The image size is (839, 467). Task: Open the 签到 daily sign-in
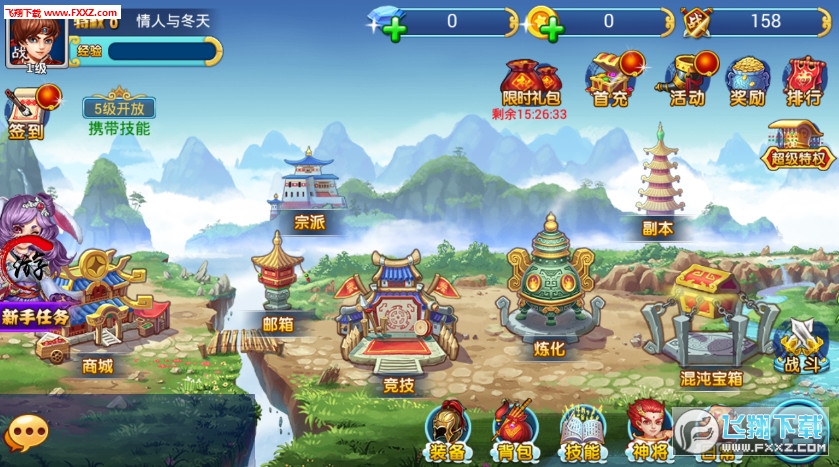coord(27,112)
